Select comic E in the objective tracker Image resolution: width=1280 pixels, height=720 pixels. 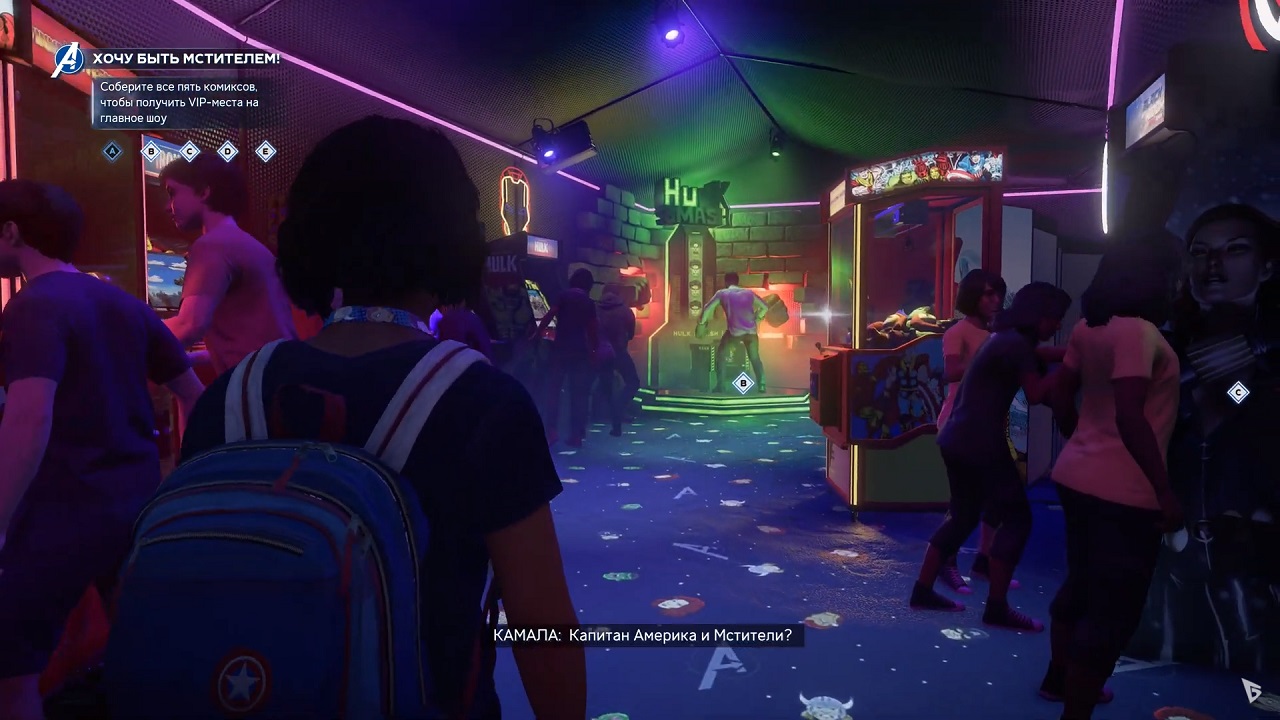[265, 151]
